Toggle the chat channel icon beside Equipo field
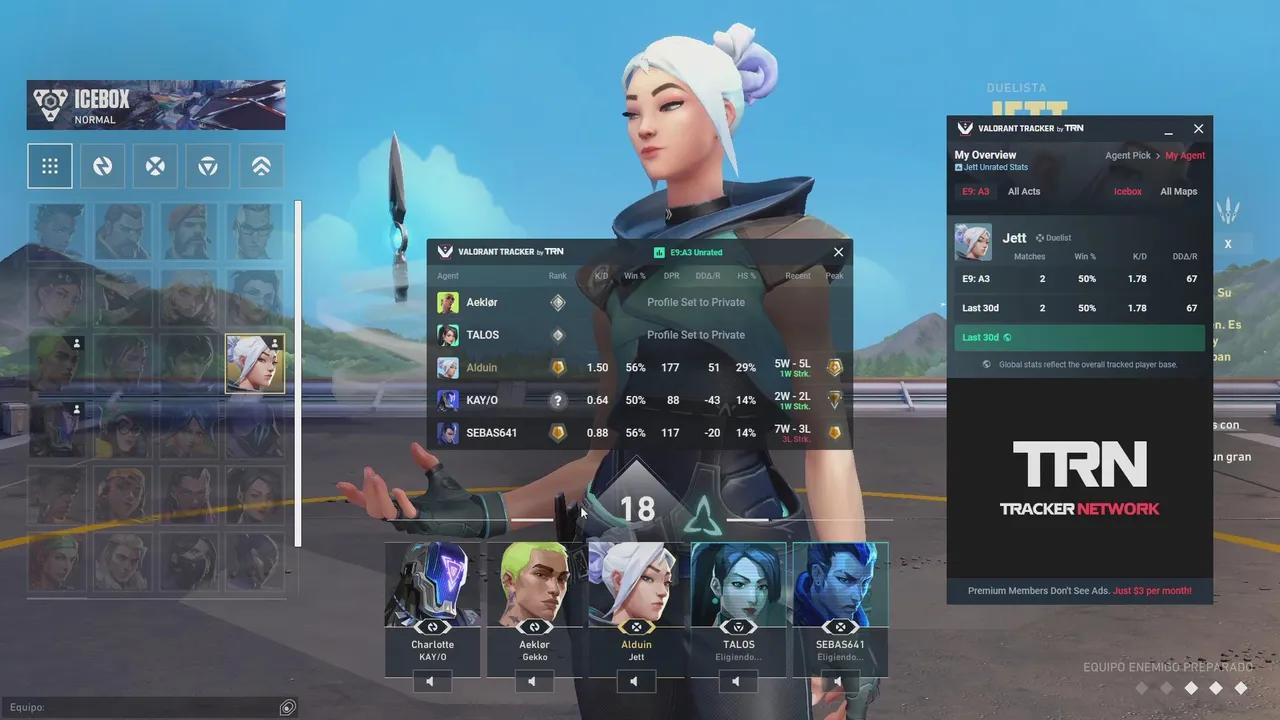The height and width of the screenshot is (720, 1280). point(287,707)
